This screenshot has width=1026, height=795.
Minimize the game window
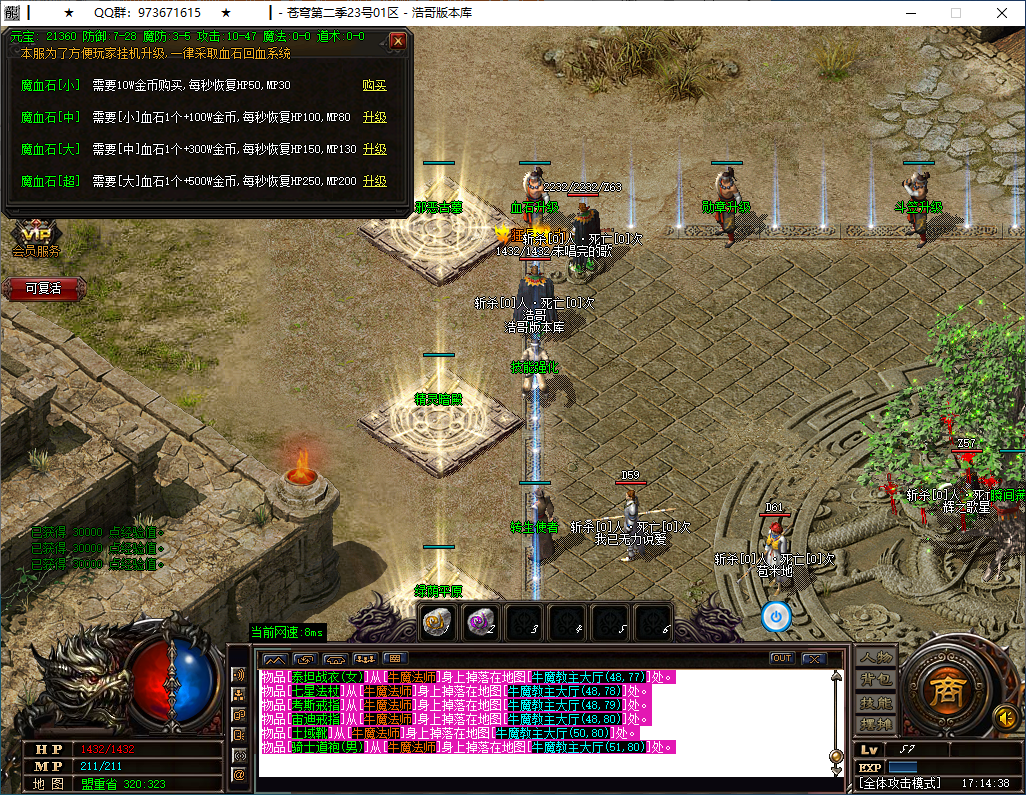click(x=910, y=13)
